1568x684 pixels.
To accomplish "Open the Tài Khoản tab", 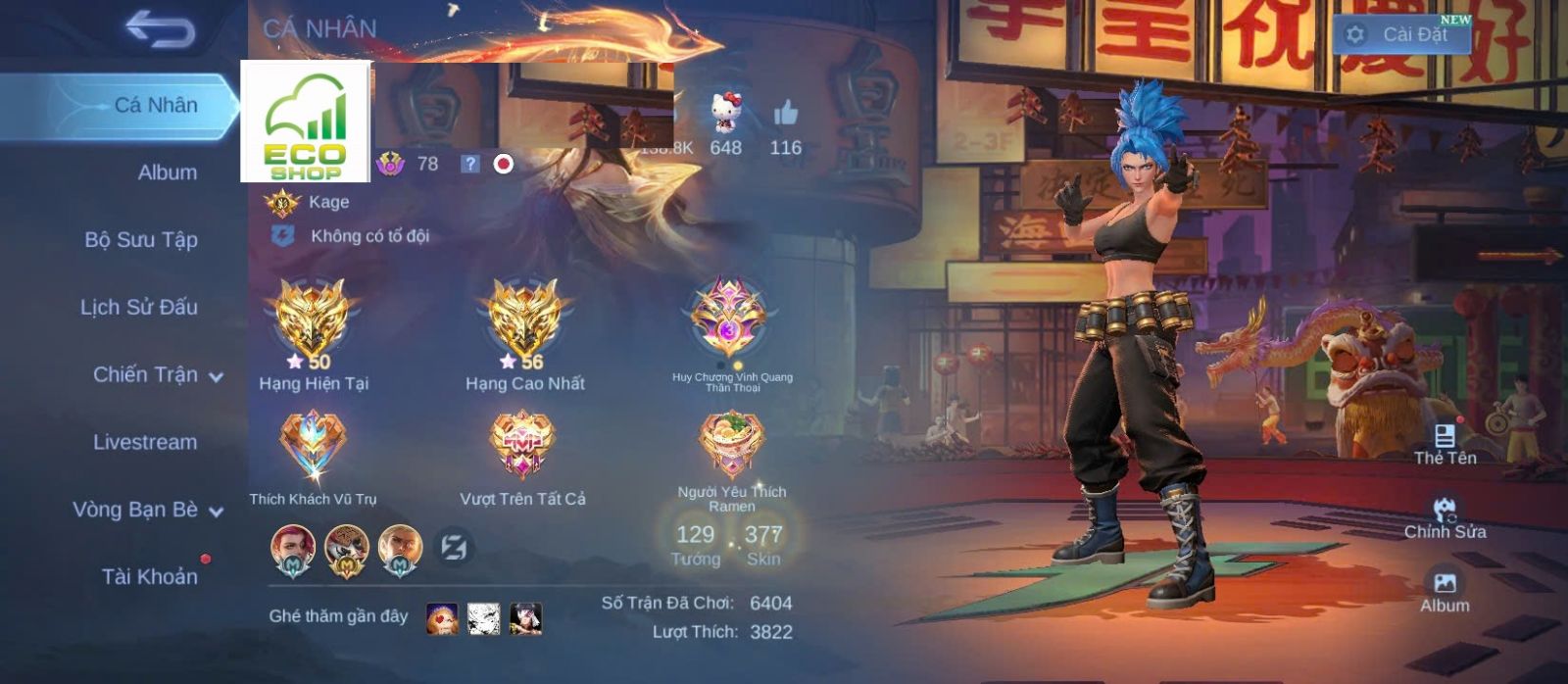I will 149,576.
